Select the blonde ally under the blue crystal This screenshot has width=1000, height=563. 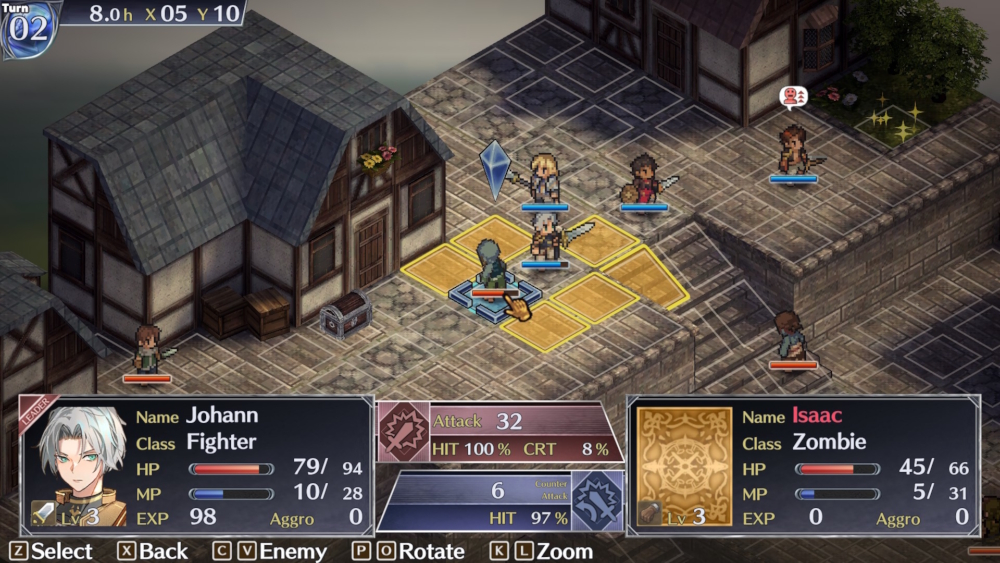(545, 178)
